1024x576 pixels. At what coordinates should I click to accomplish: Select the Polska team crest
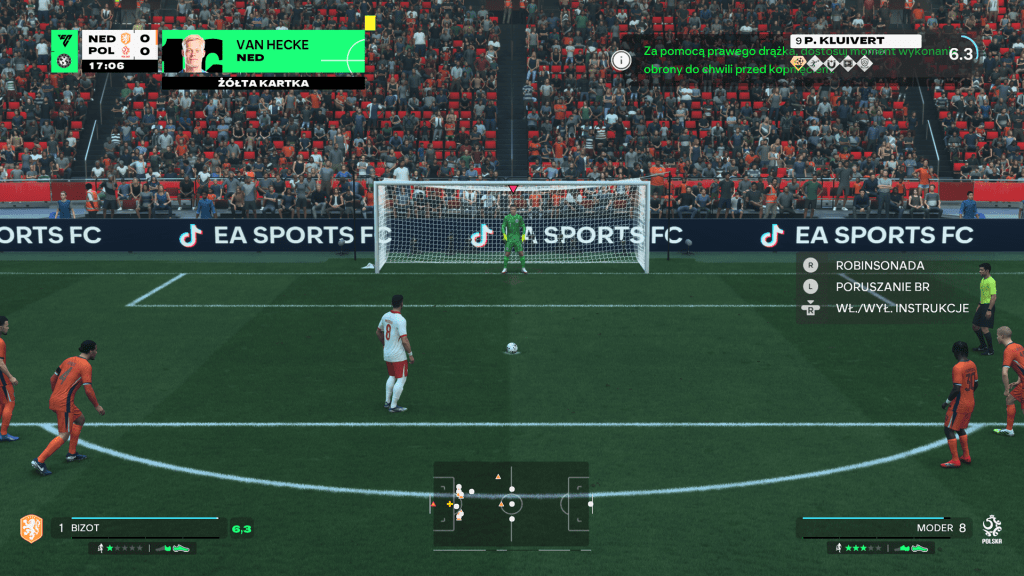(991, 527)
